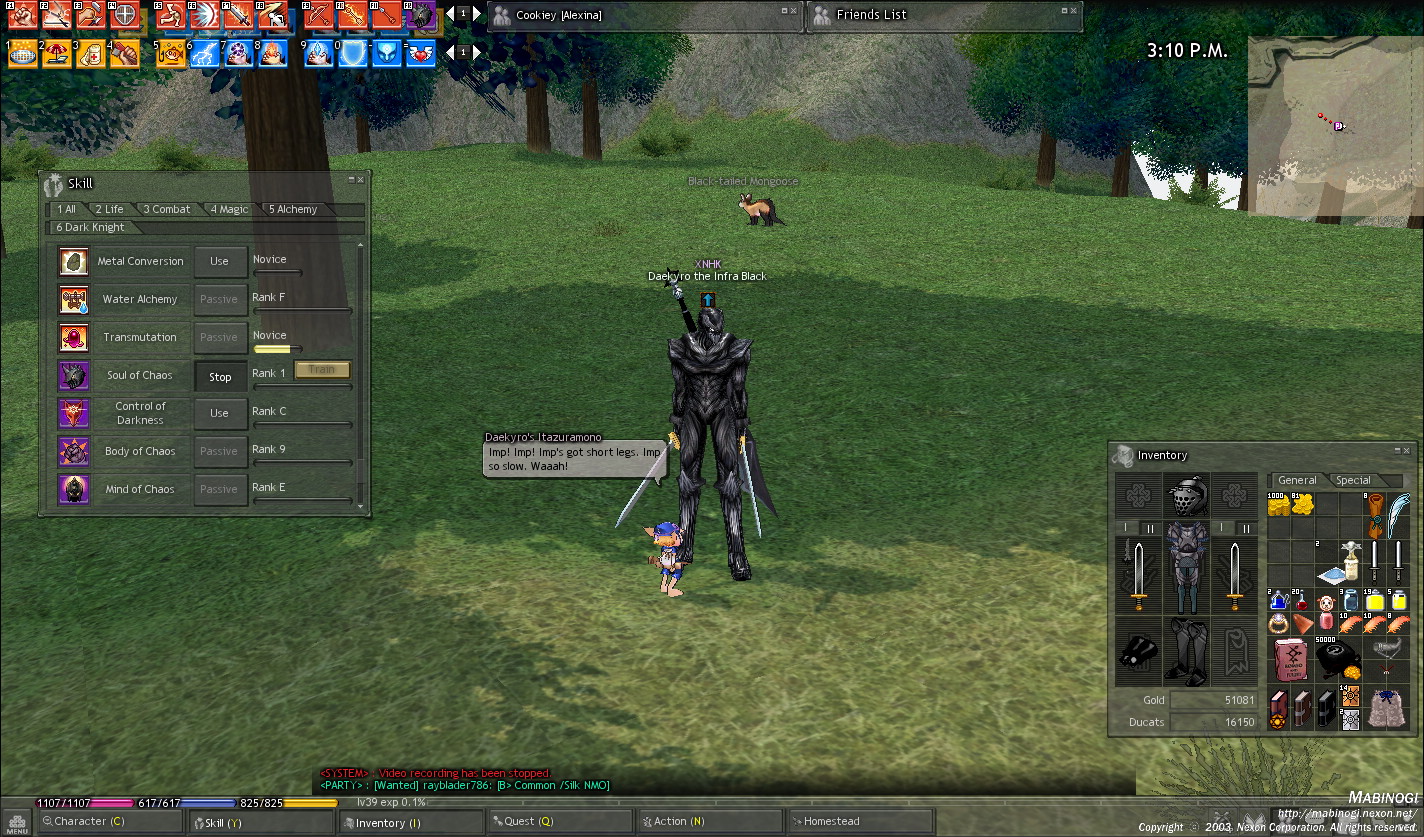Screen dimensions: 1424x837
Task: Click the Train button for Soul of Chaos
Action: (322, 370)
